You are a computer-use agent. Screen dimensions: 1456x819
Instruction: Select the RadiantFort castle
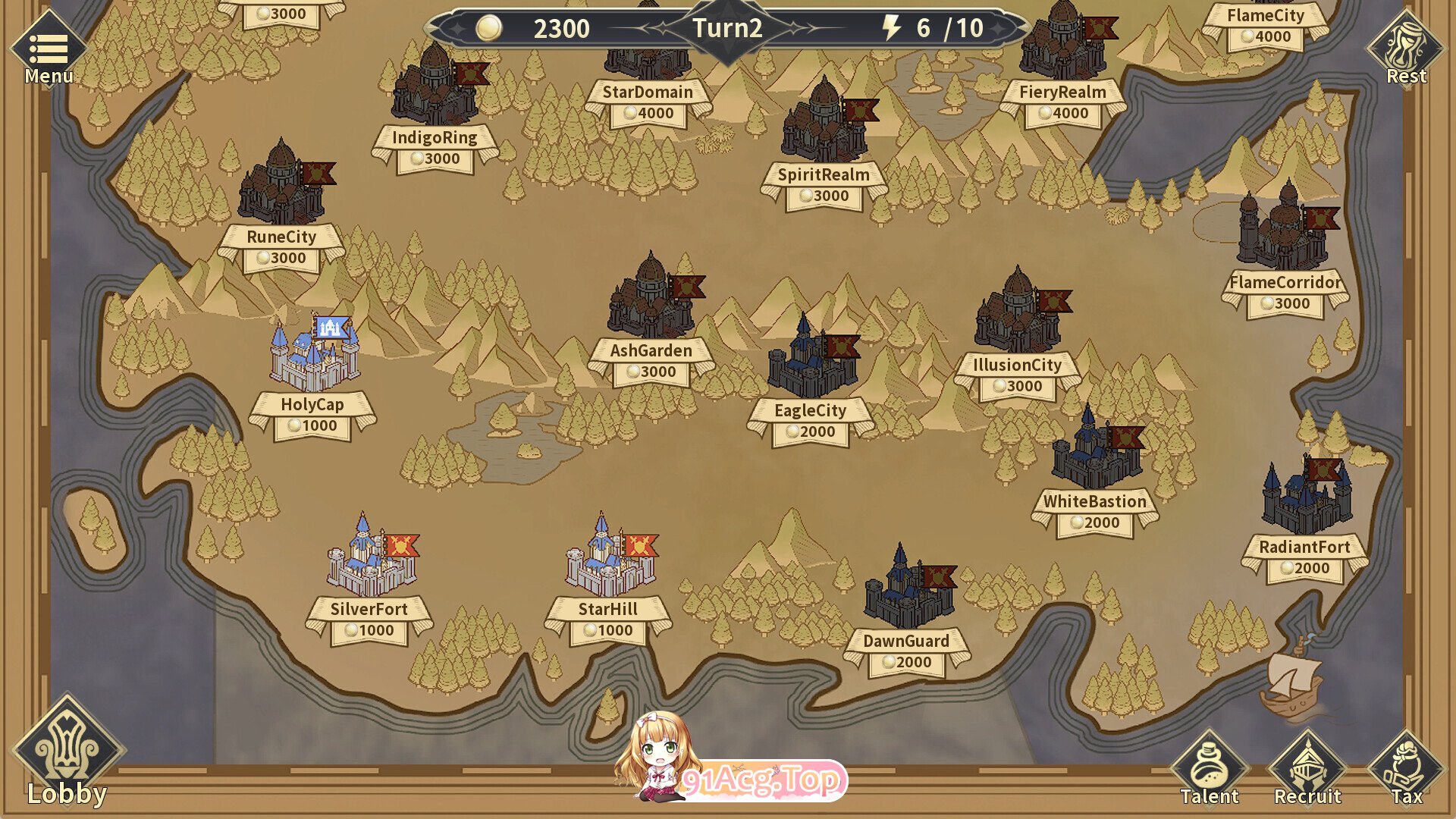pyautogui.click(x=1305, y=497)
